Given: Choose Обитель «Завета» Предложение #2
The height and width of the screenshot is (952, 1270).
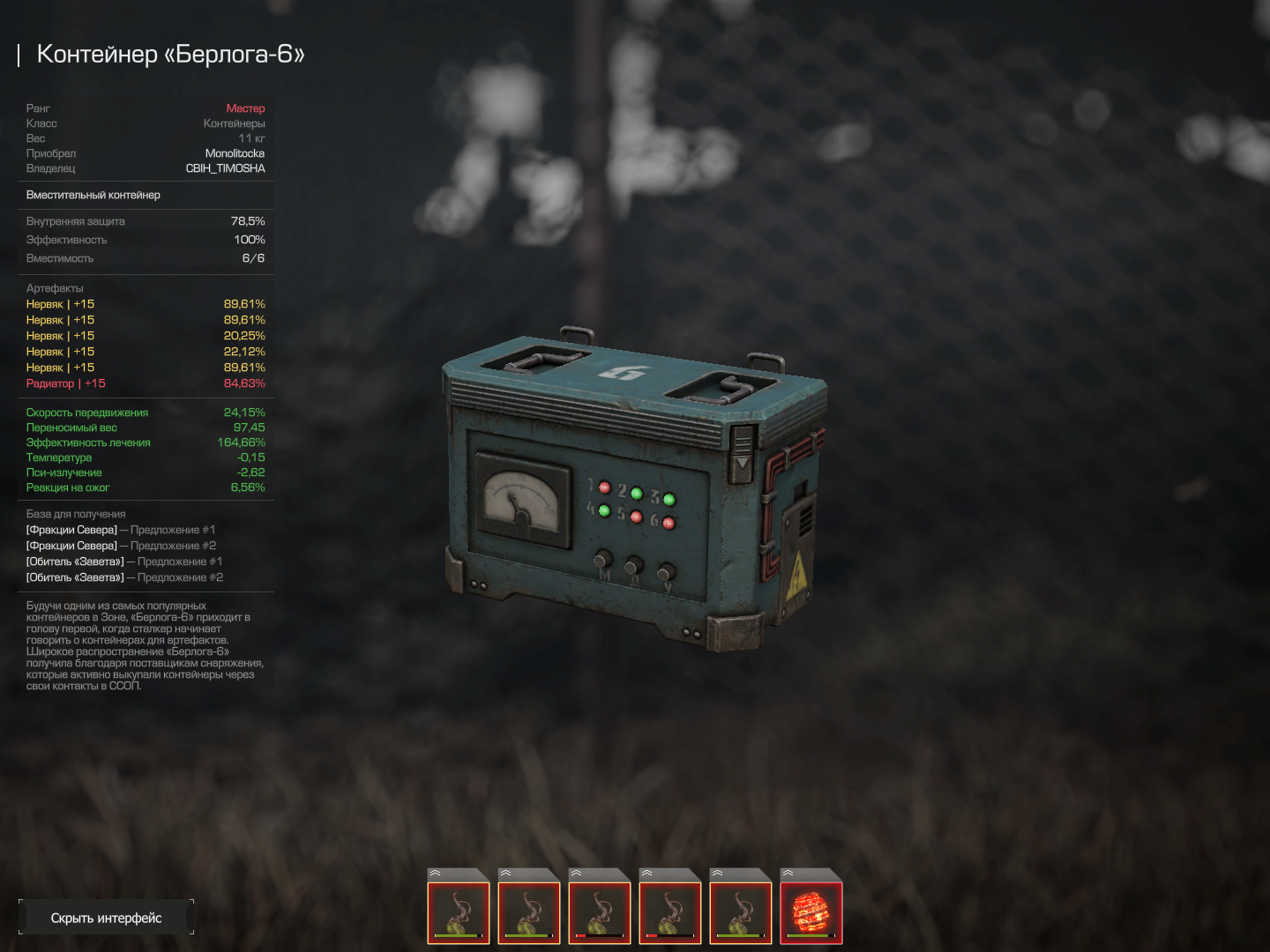Looking at the screenshot, I should [124, 577].
